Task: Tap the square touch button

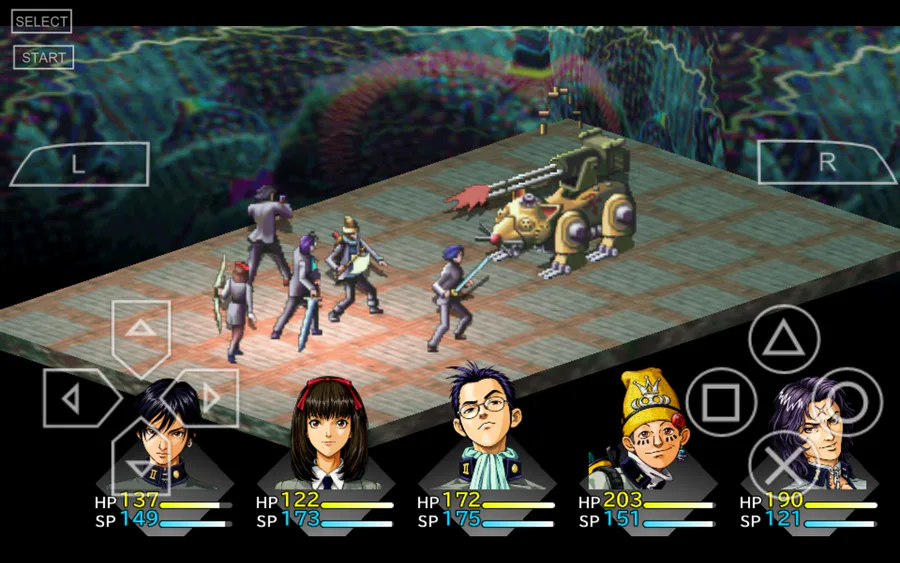Action: [720, 403]
